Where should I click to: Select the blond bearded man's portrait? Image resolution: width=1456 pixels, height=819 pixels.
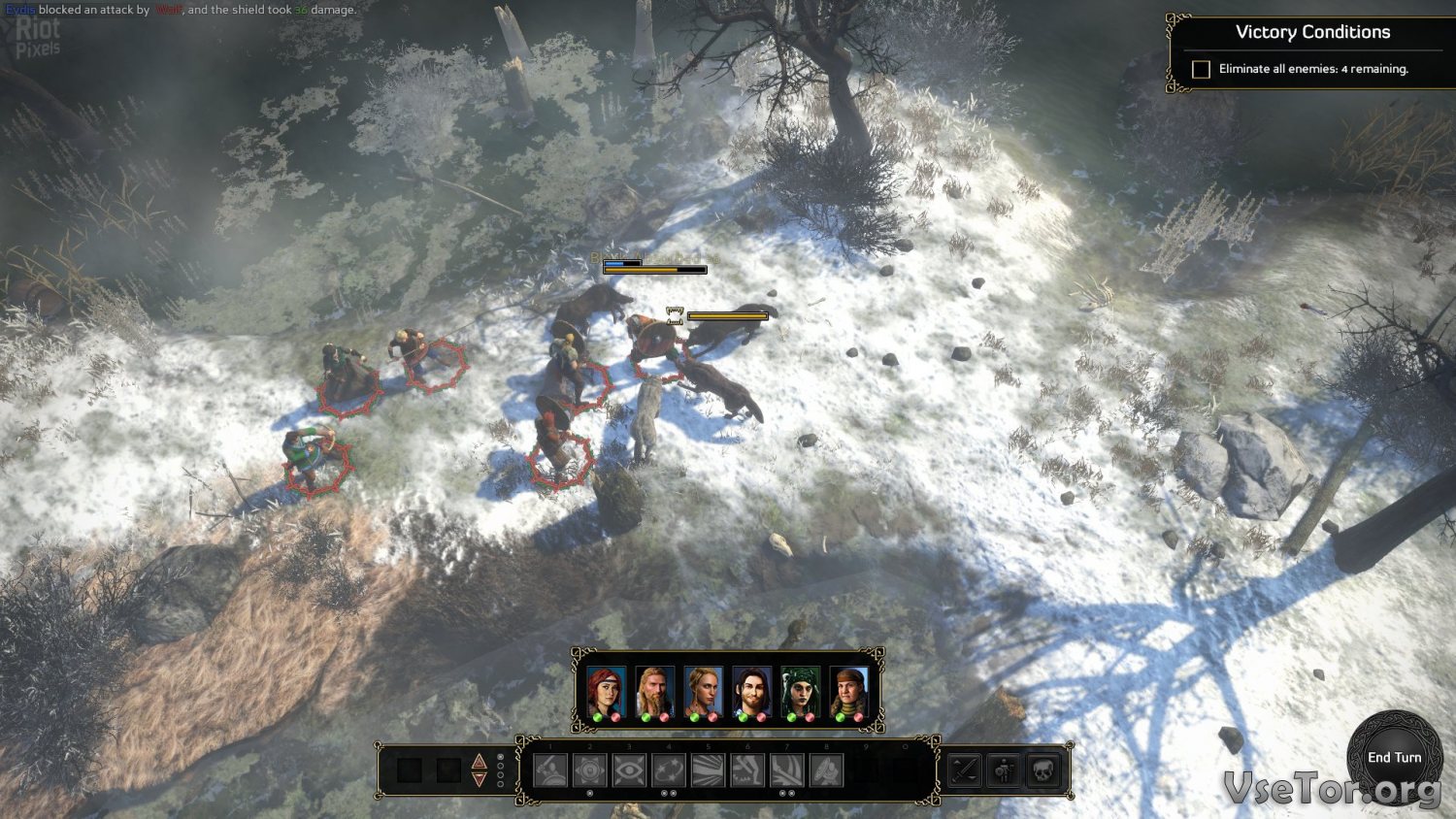pos(654,691)
